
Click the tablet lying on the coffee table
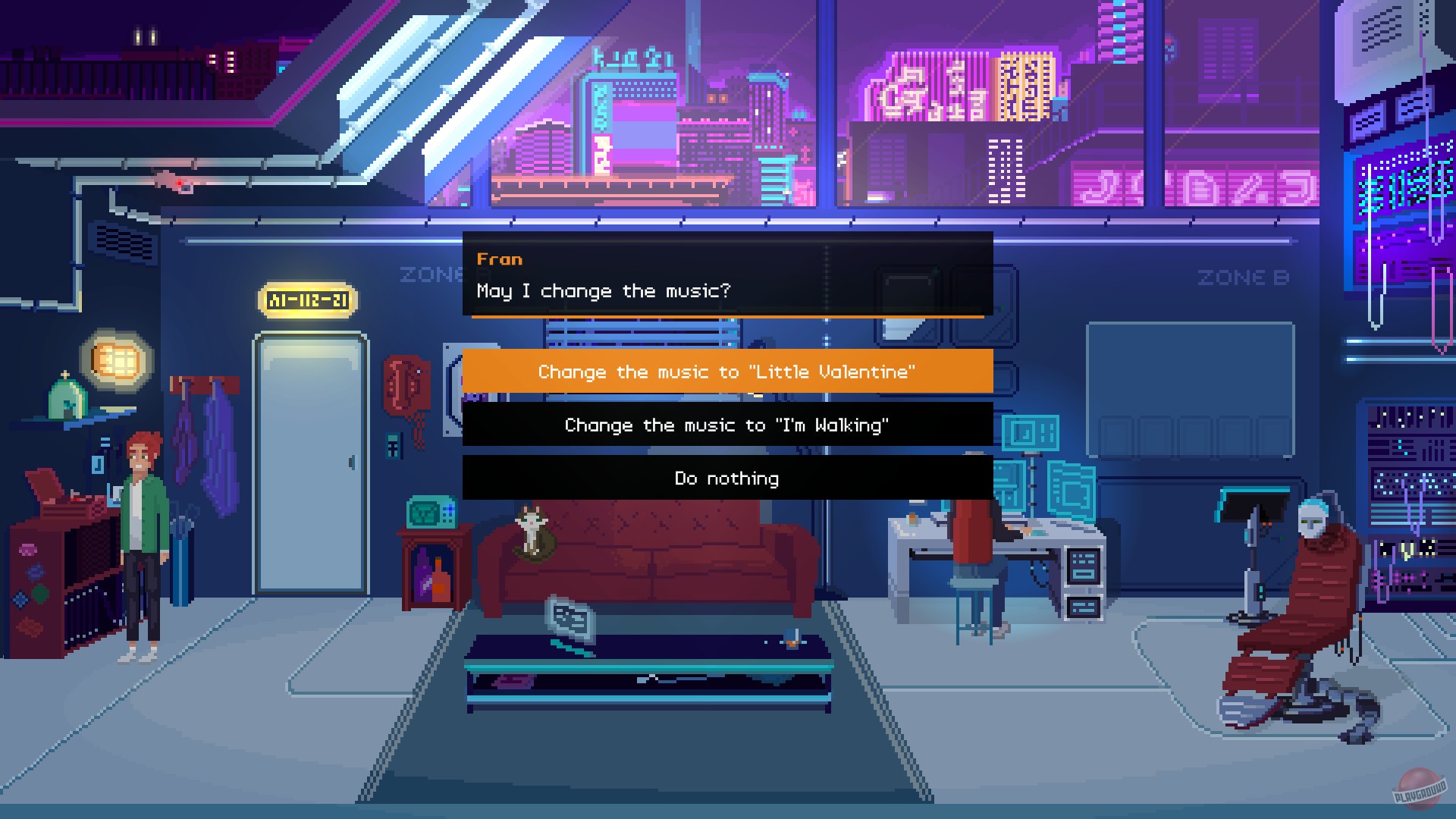coord(569,618)
